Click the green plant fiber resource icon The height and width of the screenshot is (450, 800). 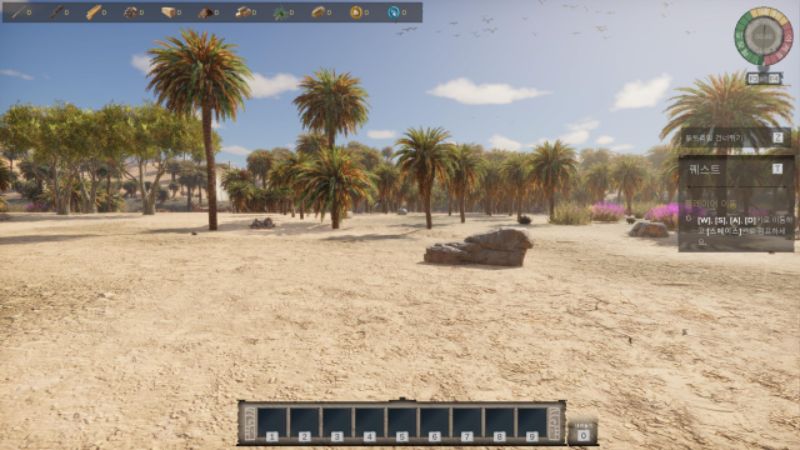pyautogui.click(x=281, y=12)
